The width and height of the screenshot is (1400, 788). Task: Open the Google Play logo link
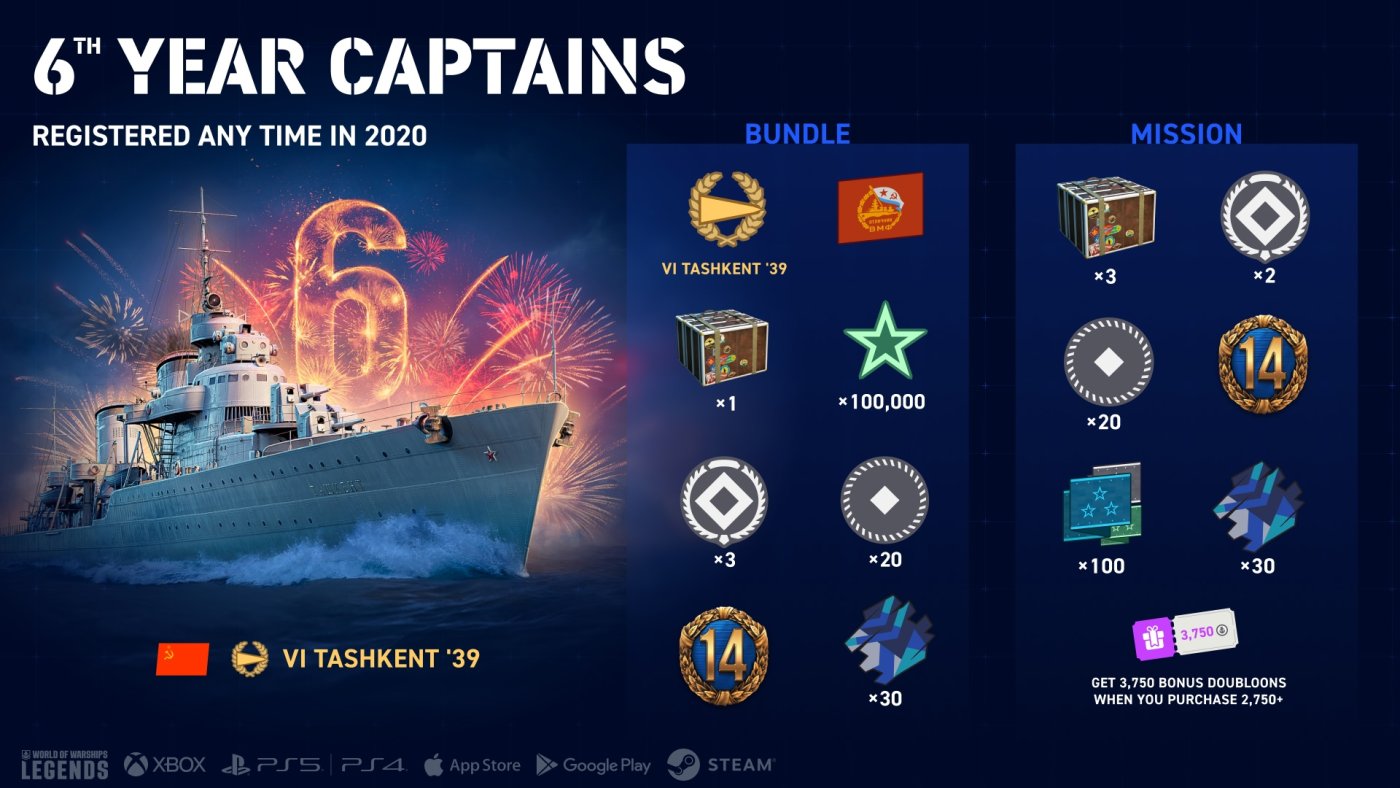coord(593,765)
